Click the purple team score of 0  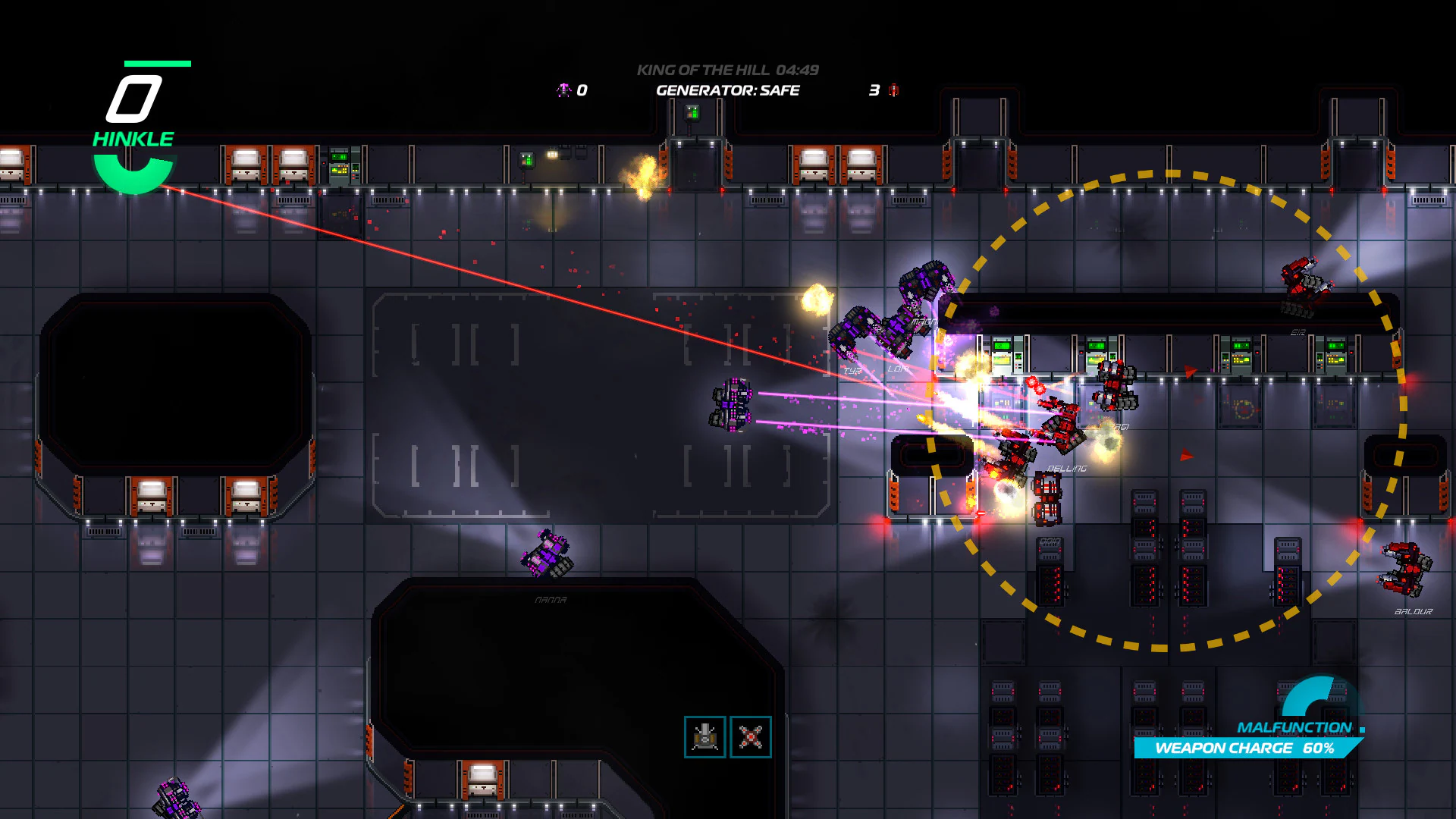point(582,90)
